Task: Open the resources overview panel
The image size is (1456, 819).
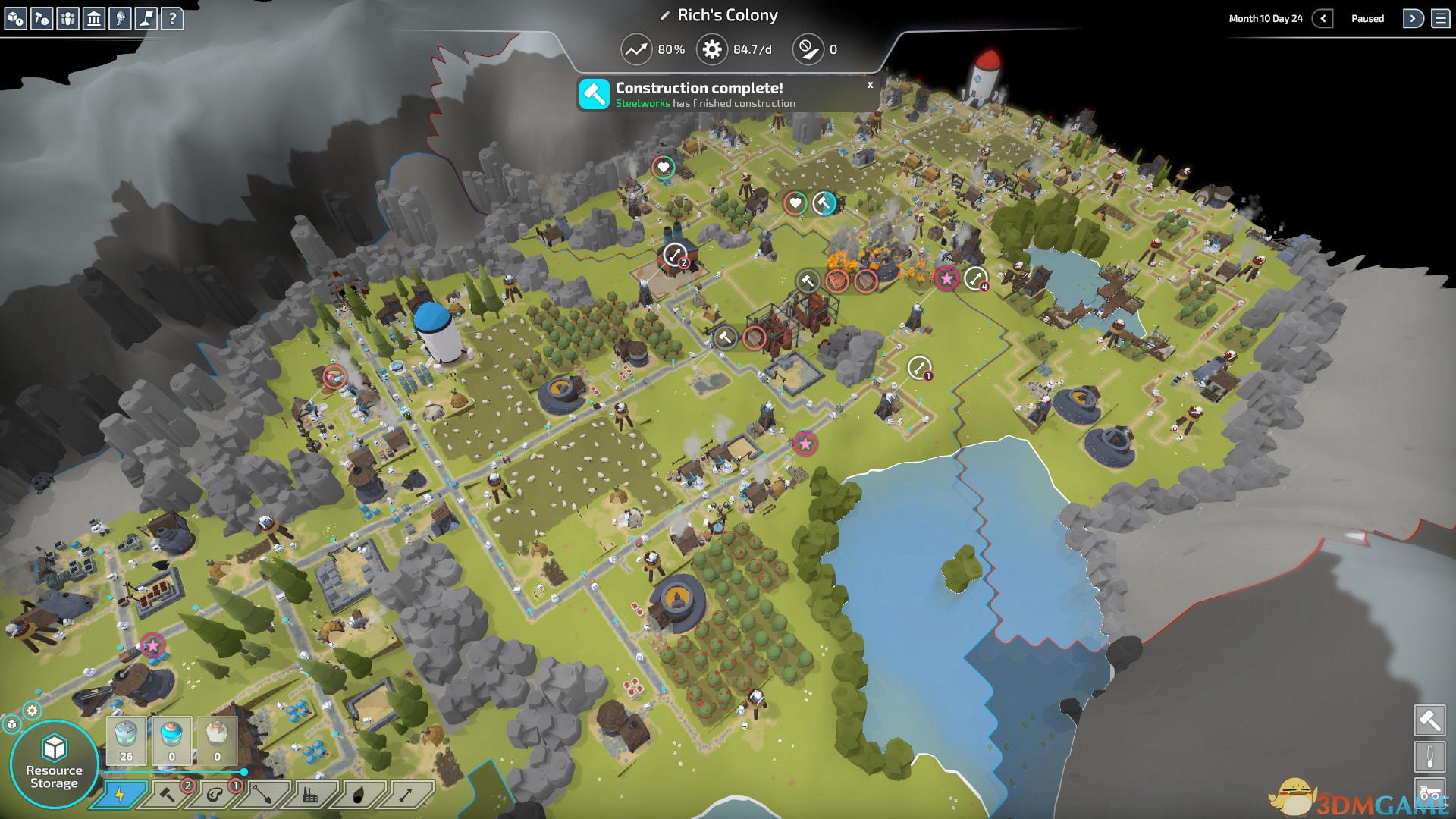Action: click(16, 17)
